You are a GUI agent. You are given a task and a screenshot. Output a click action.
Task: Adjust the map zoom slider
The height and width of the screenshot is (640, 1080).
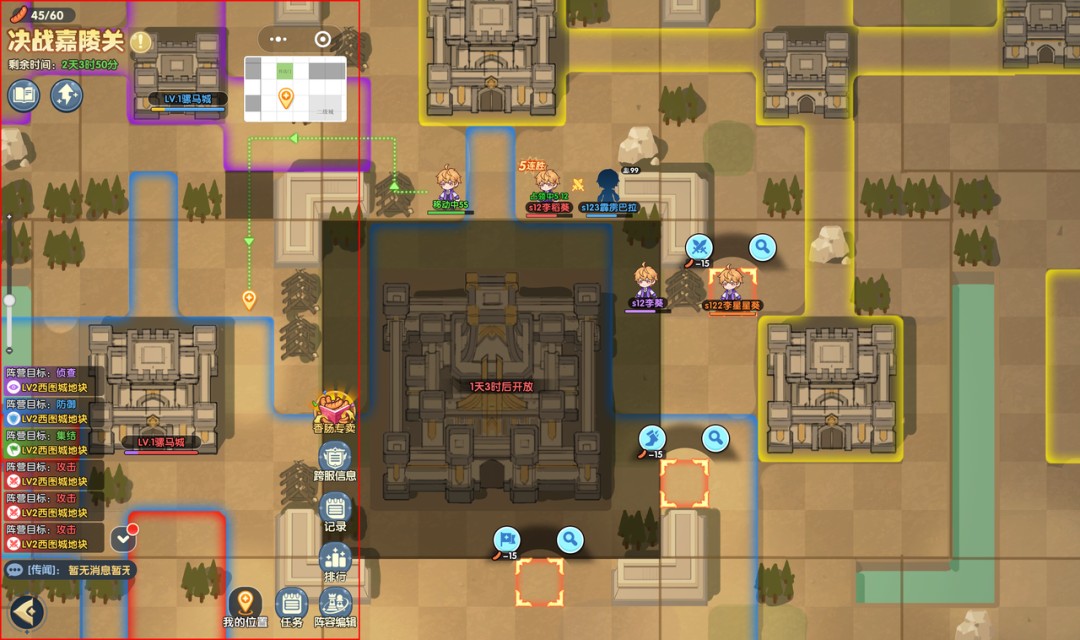(10, 300)
